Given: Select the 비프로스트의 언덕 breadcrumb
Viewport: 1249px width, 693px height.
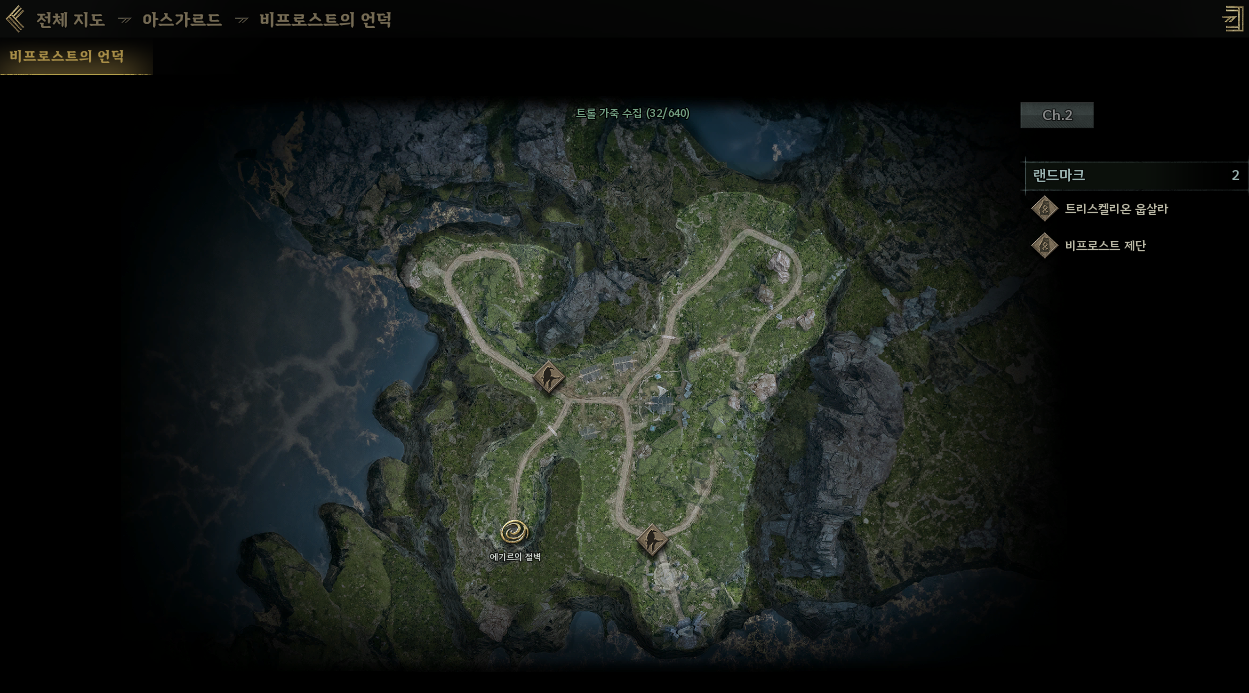Looking at the screenshot, I should [x=325, y=20].
